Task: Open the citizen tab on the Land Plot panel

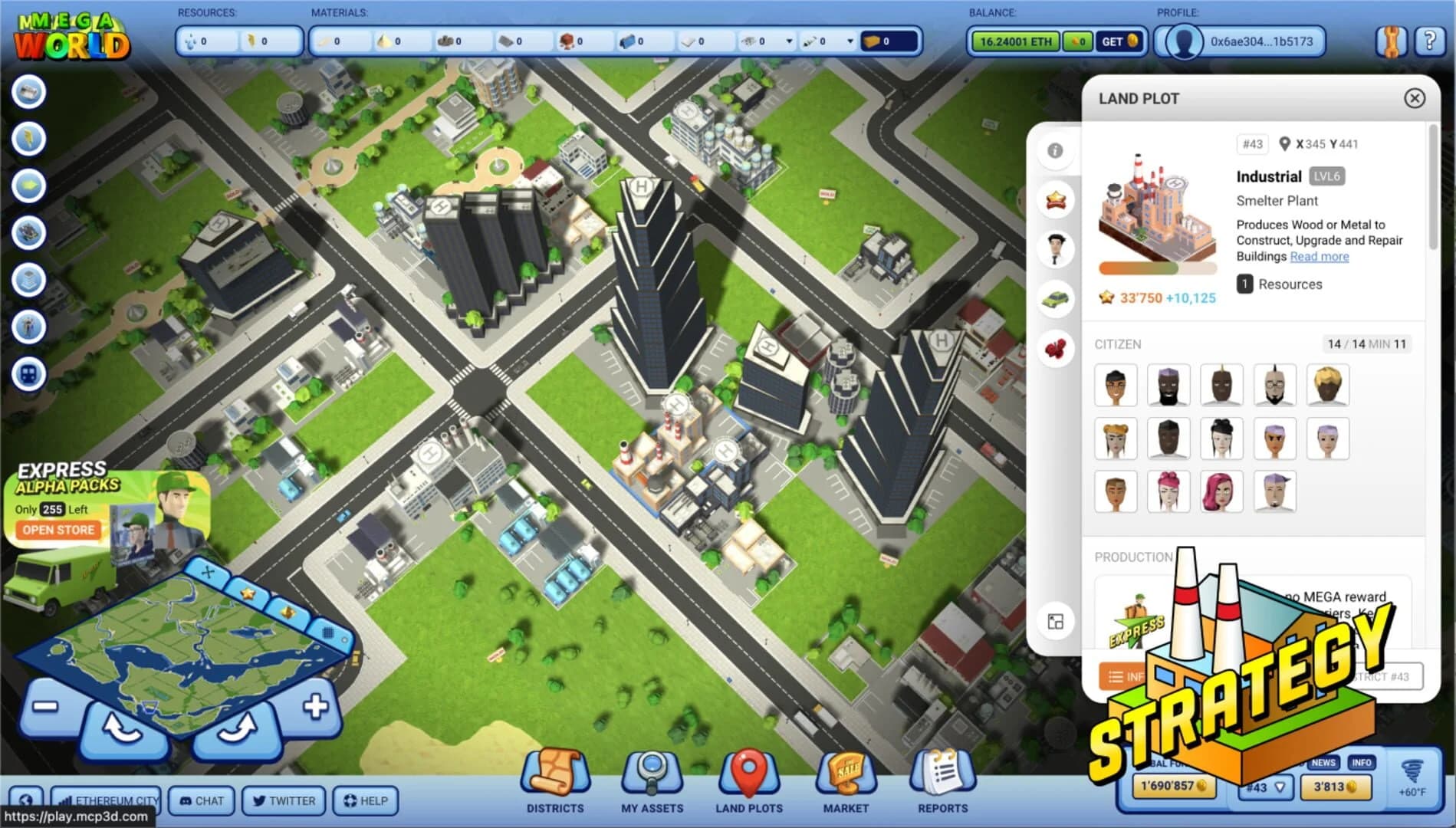Action: pos(1056,248)
